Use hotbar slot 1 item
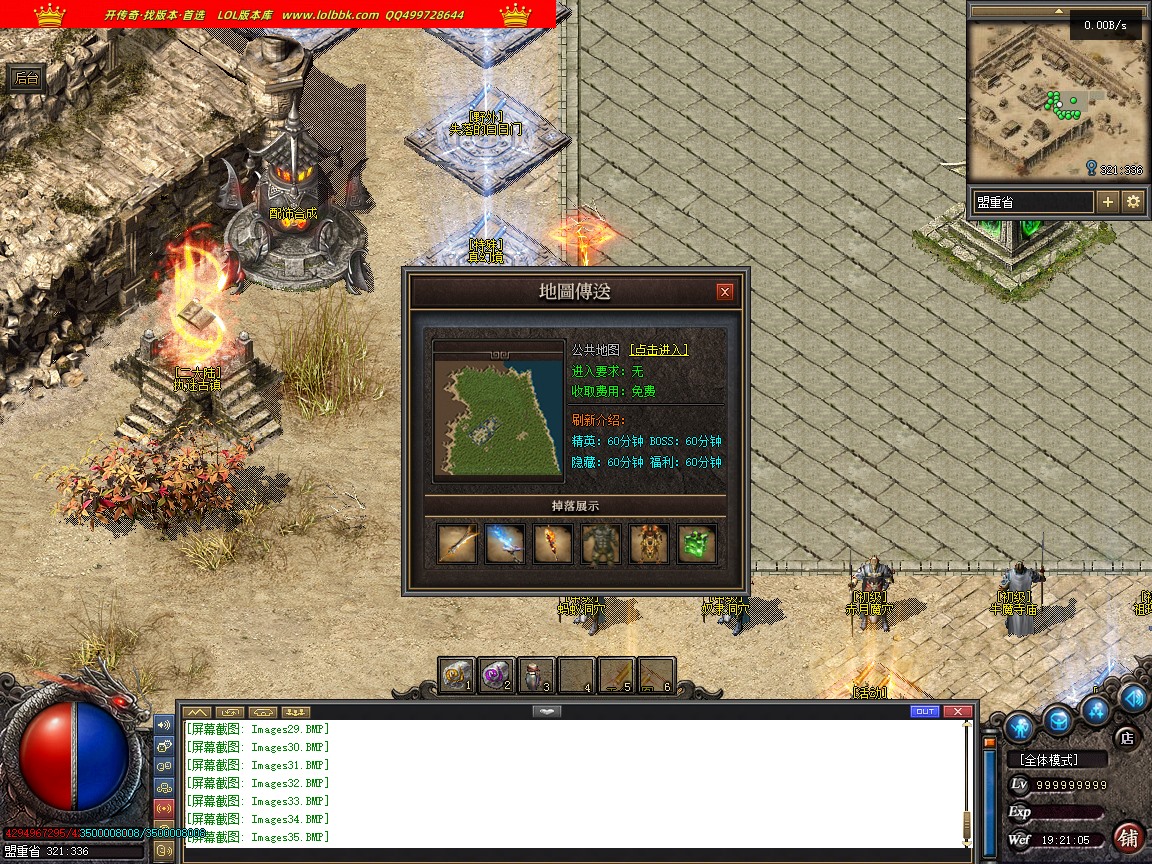The width and height of the screenshot is (1152, 864). pos(457,676)
